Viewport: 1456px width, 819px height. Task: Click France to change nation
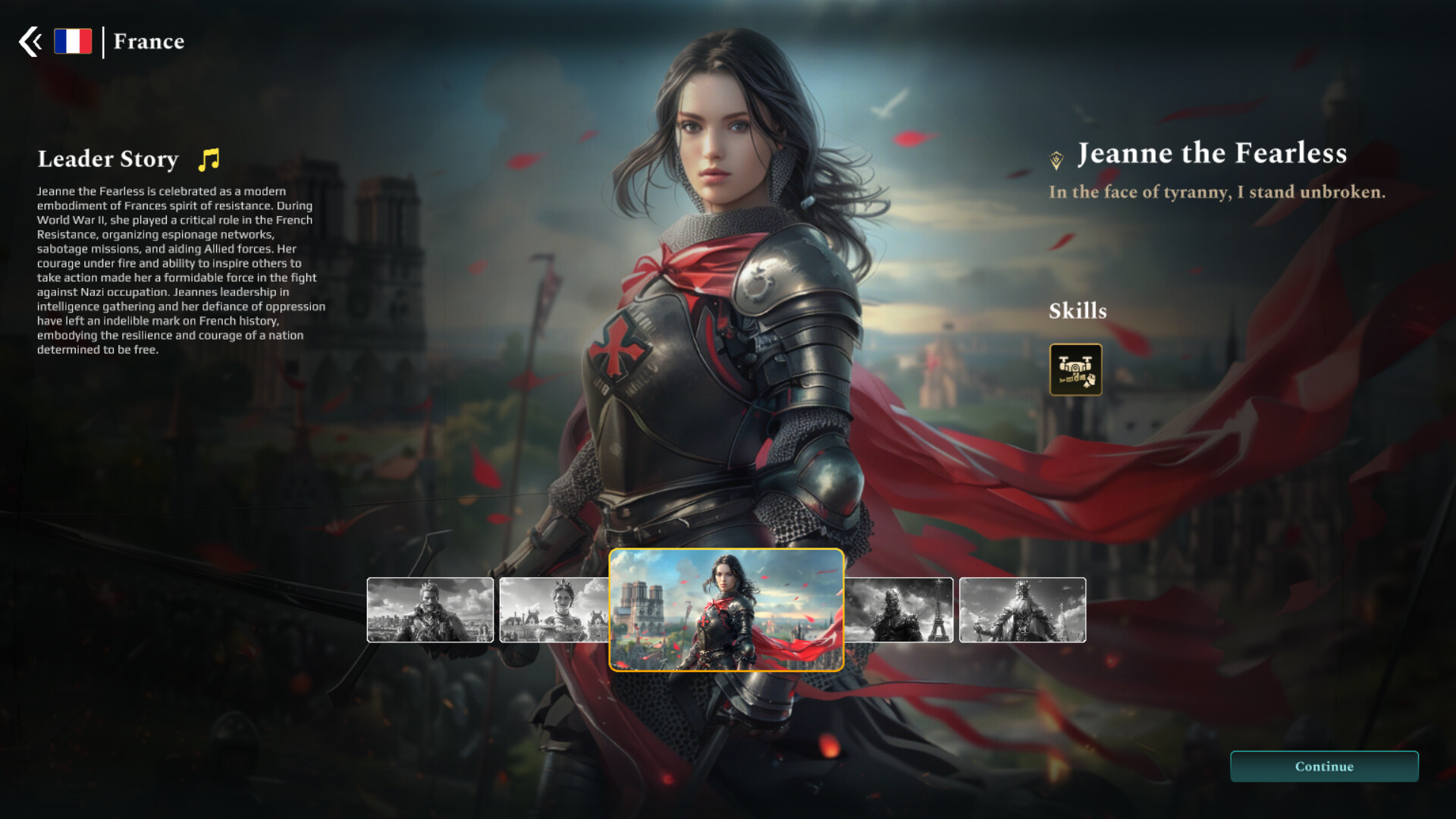point(148,42)
